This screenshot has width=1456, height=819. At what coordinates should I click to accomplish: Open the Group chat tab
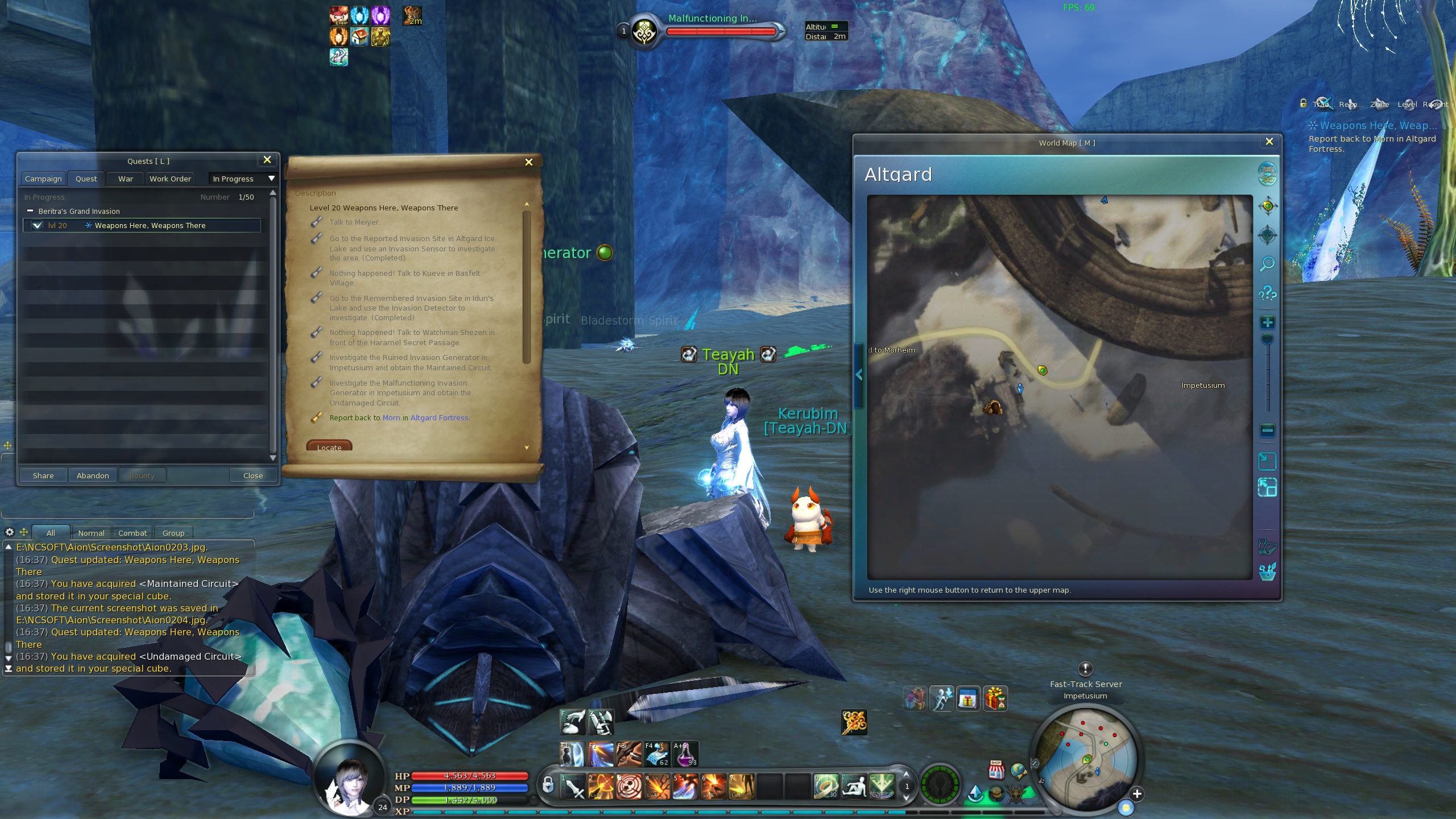[x=173, y=533]
